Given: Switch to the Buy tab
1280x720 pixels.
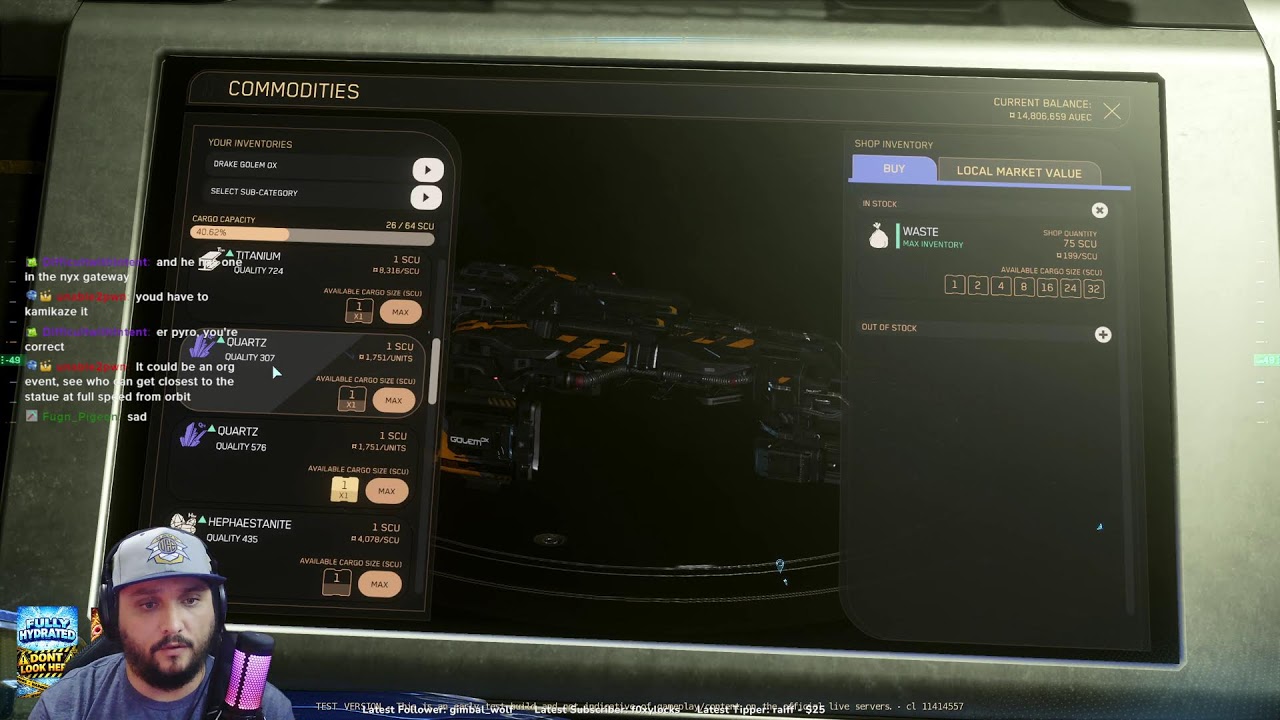Looking at the screenshot, I should point(894,169).
